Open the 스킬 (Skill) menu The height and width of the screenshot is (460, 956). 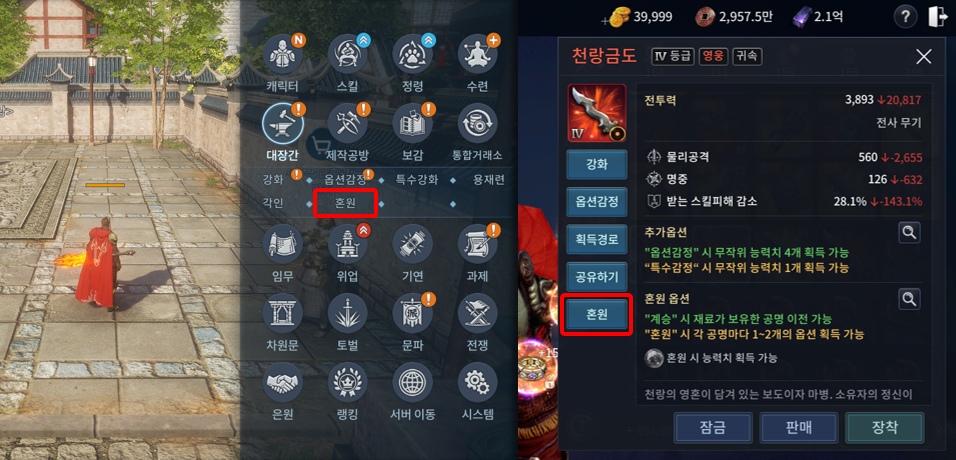(x=348, y=57)
